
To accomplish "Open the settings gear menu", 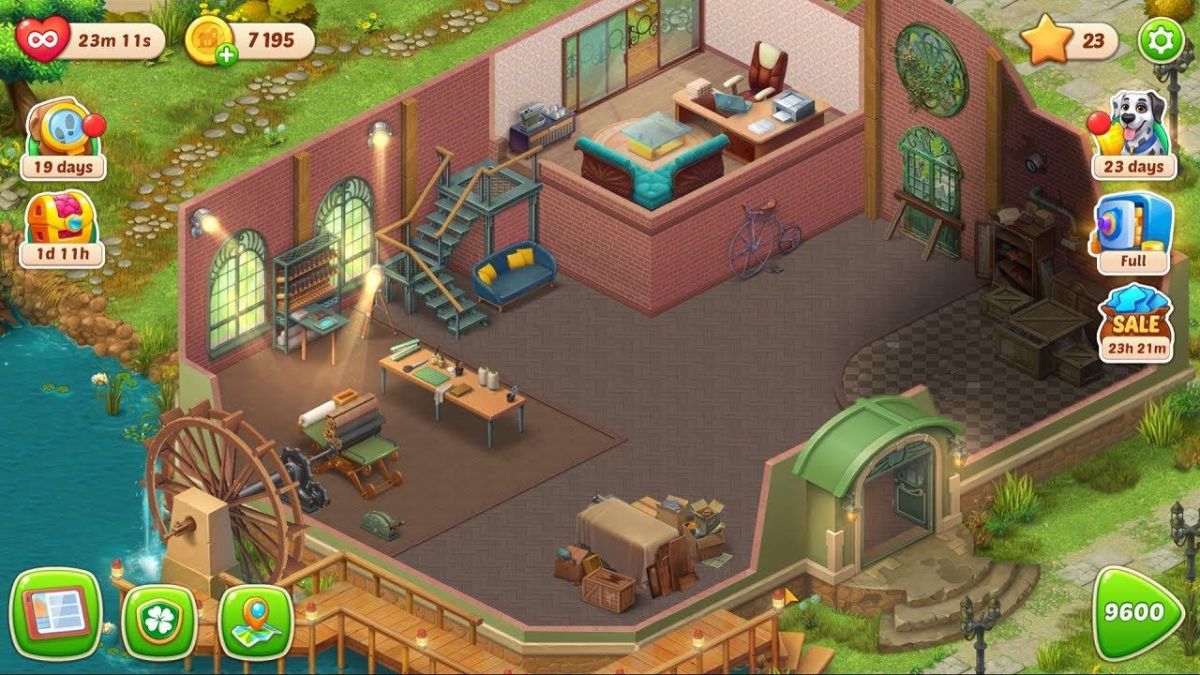I will 1160,40.
